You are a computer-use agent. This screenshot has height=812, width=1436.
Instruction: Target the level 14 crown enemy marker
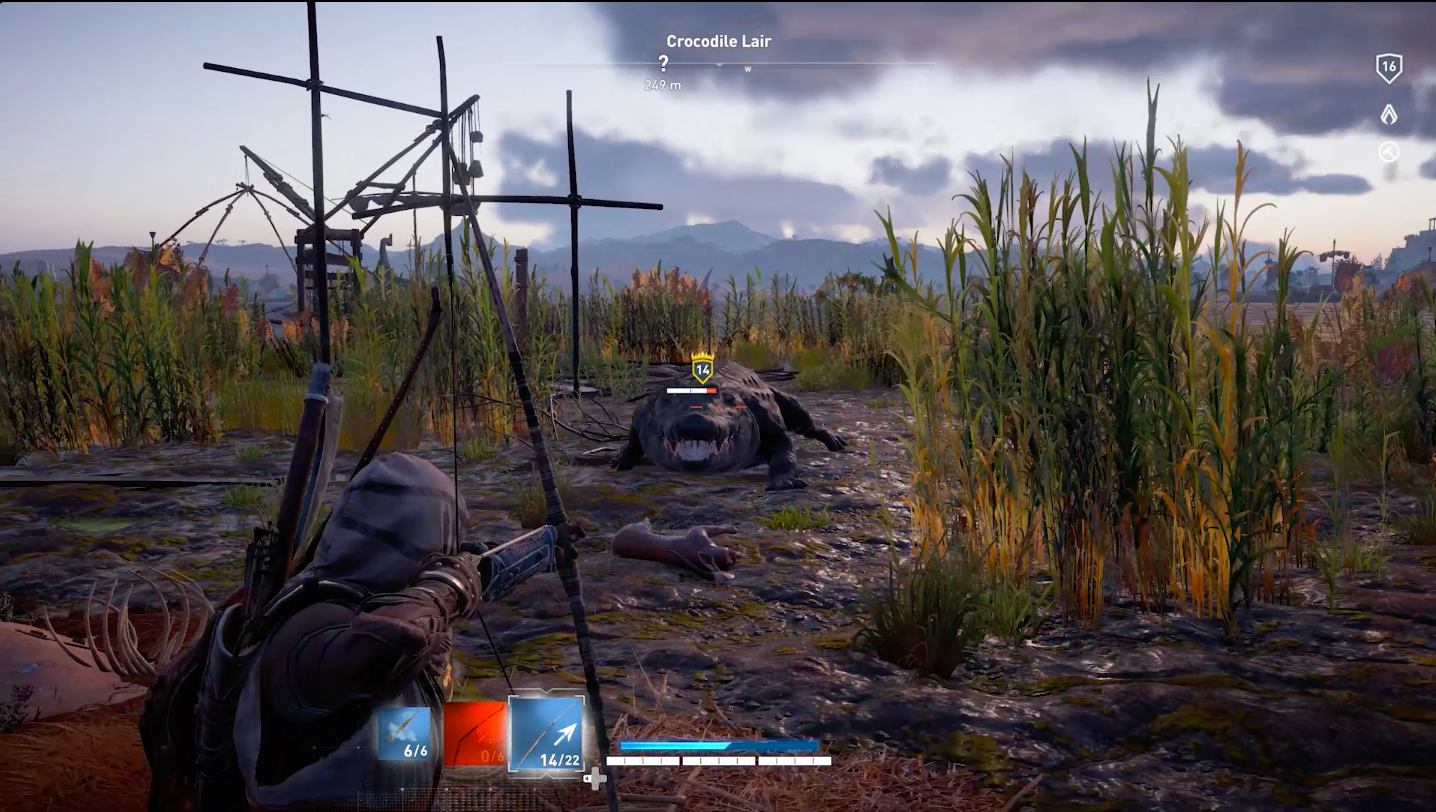[702, 368]
